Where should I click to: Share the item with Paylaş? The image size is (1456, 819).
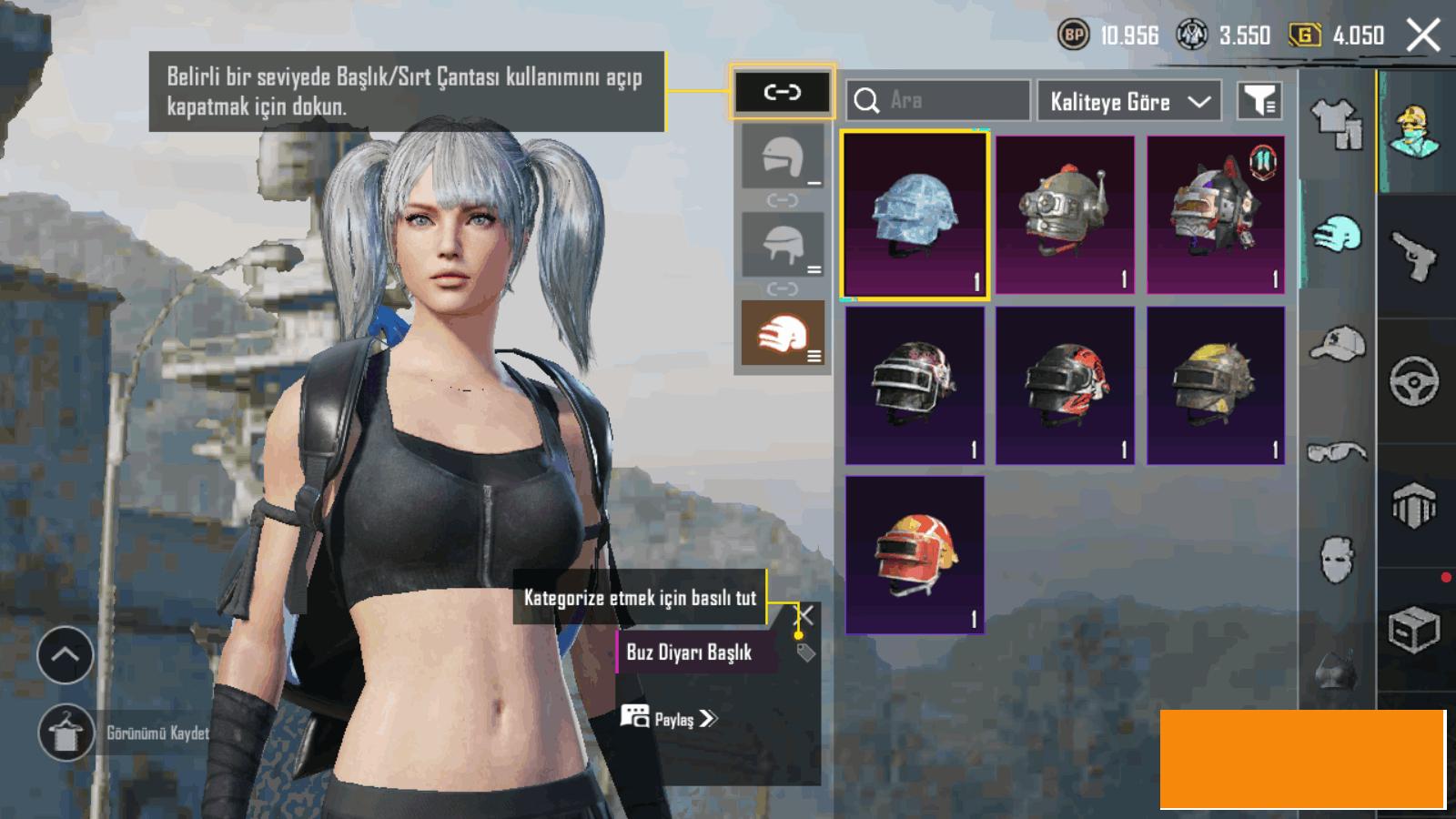tap(670, 719)
